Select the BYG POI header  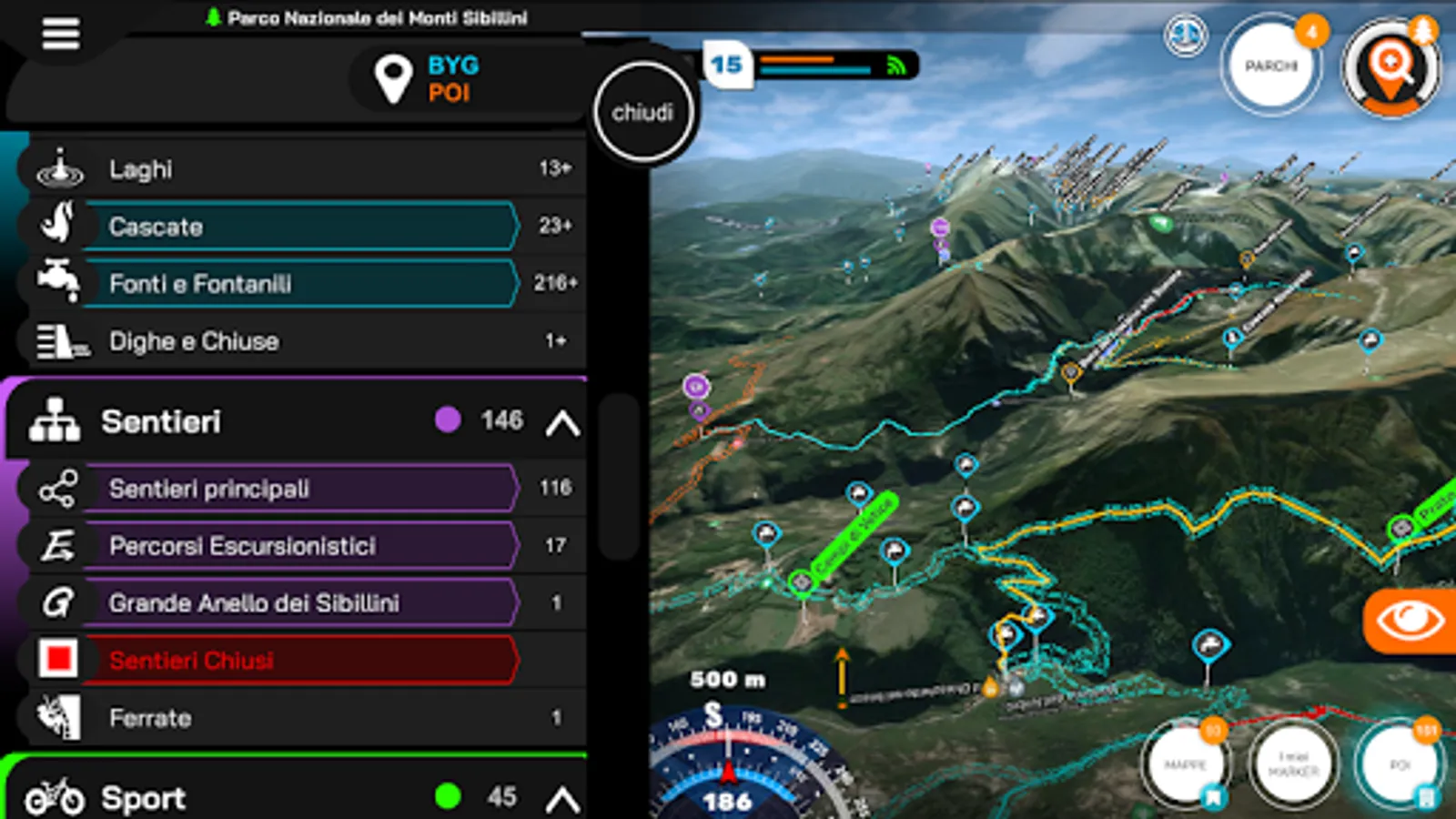pyautogui.click(x=430, y=79)
